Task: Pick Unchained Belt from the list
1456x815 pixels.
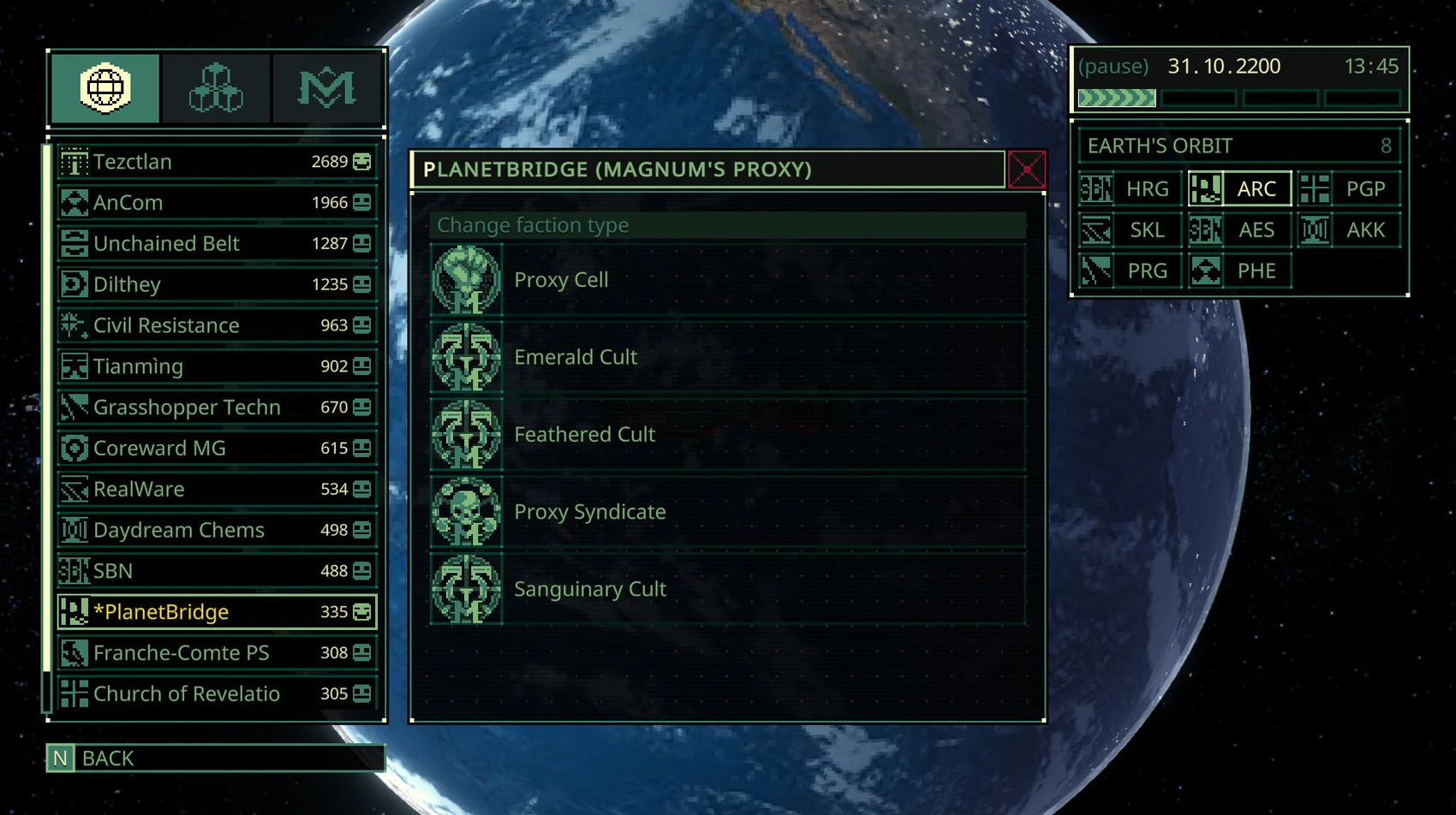Action: point(216,244)
